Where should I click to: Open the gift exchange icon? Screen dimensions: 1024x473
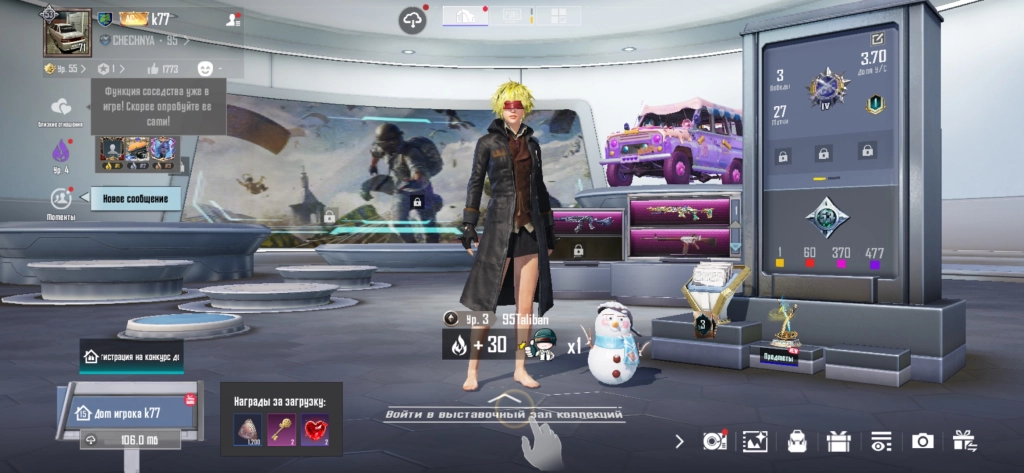click(964, 441)
